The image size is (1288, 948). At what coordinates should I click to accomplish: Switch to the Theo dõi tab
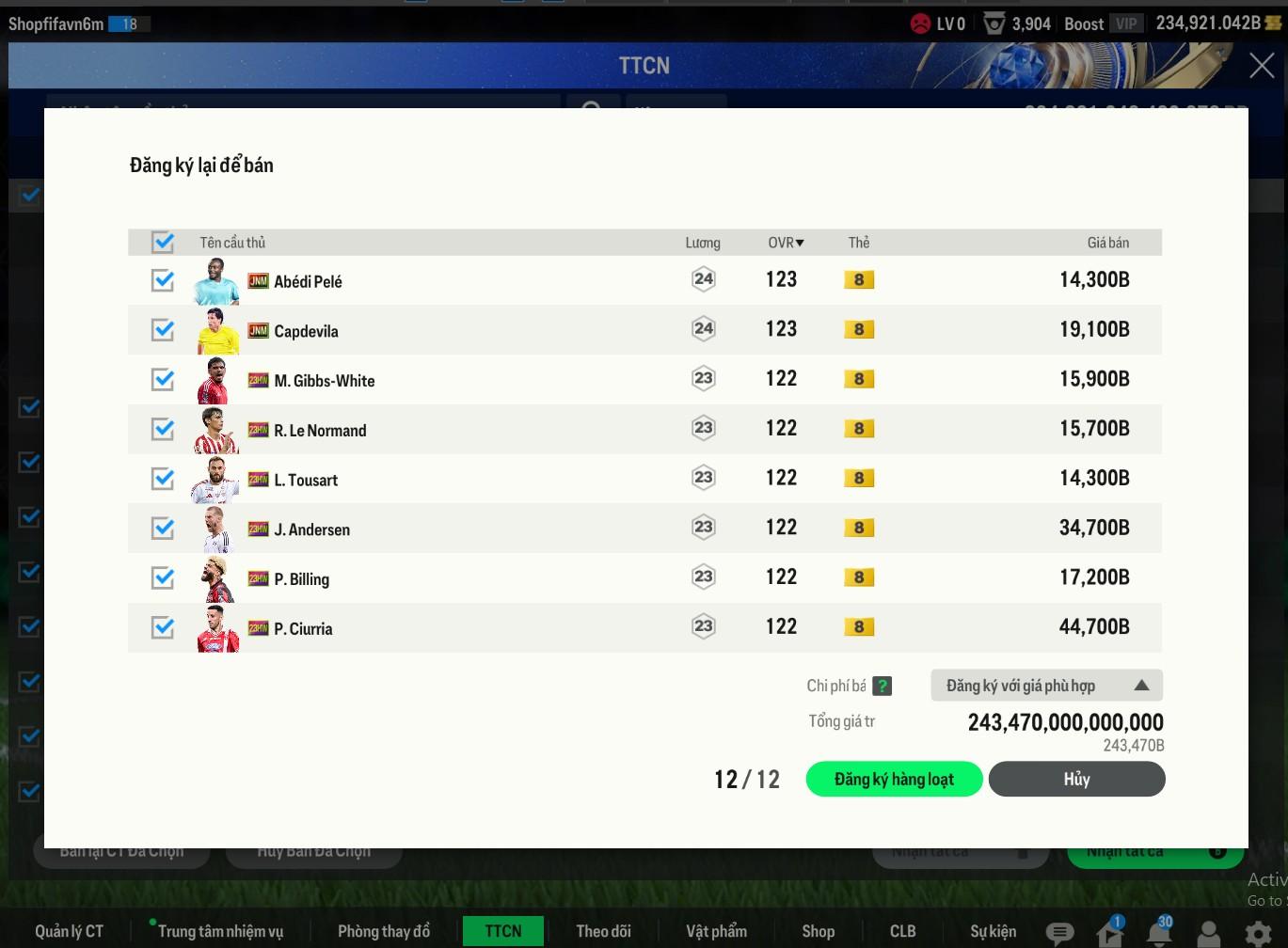click(x=603, y=931)
